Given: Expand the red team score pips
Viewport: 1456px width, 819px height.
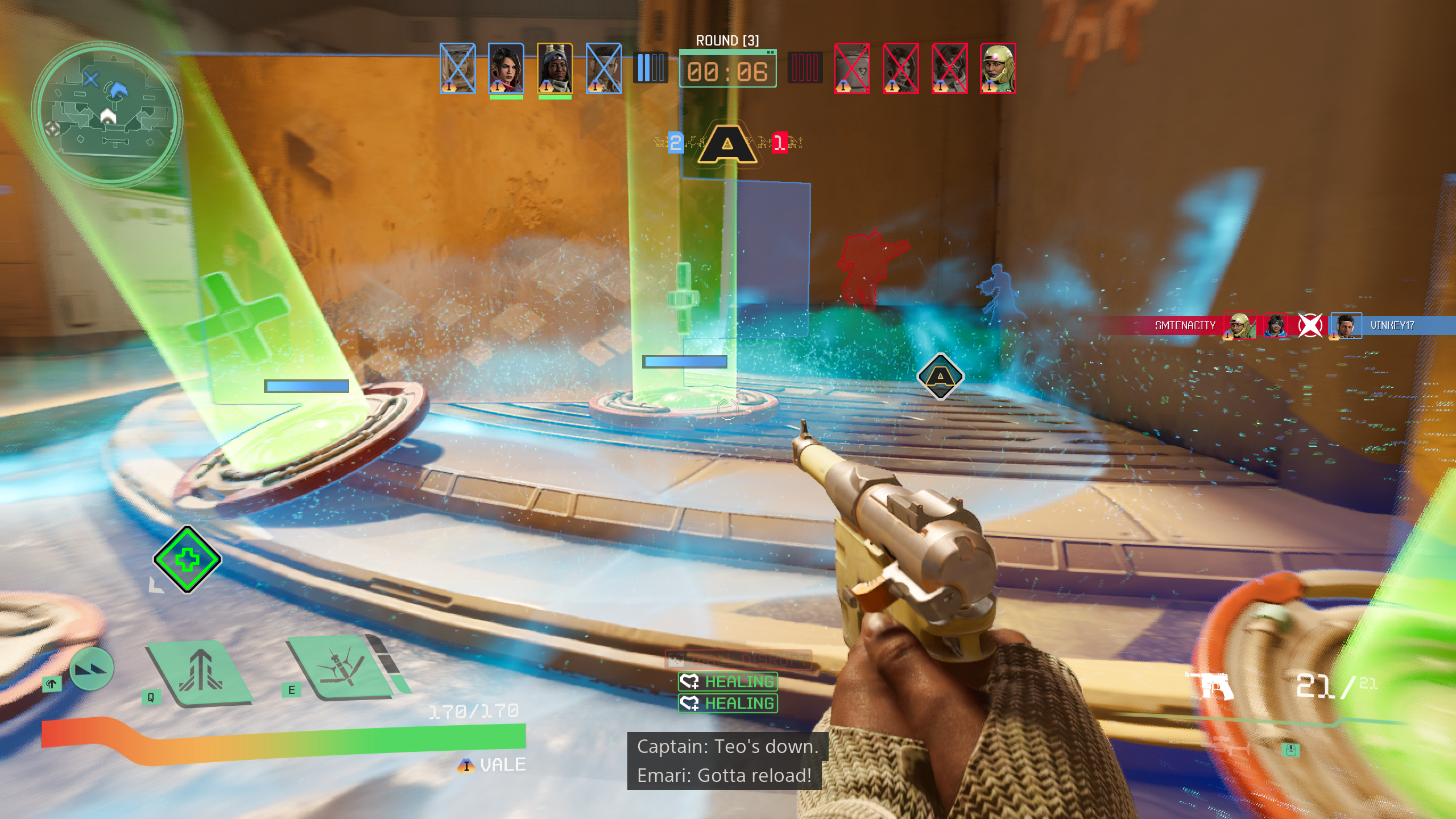Looking at the screenshot, I should pyautogui.click(x=804, y=67).
